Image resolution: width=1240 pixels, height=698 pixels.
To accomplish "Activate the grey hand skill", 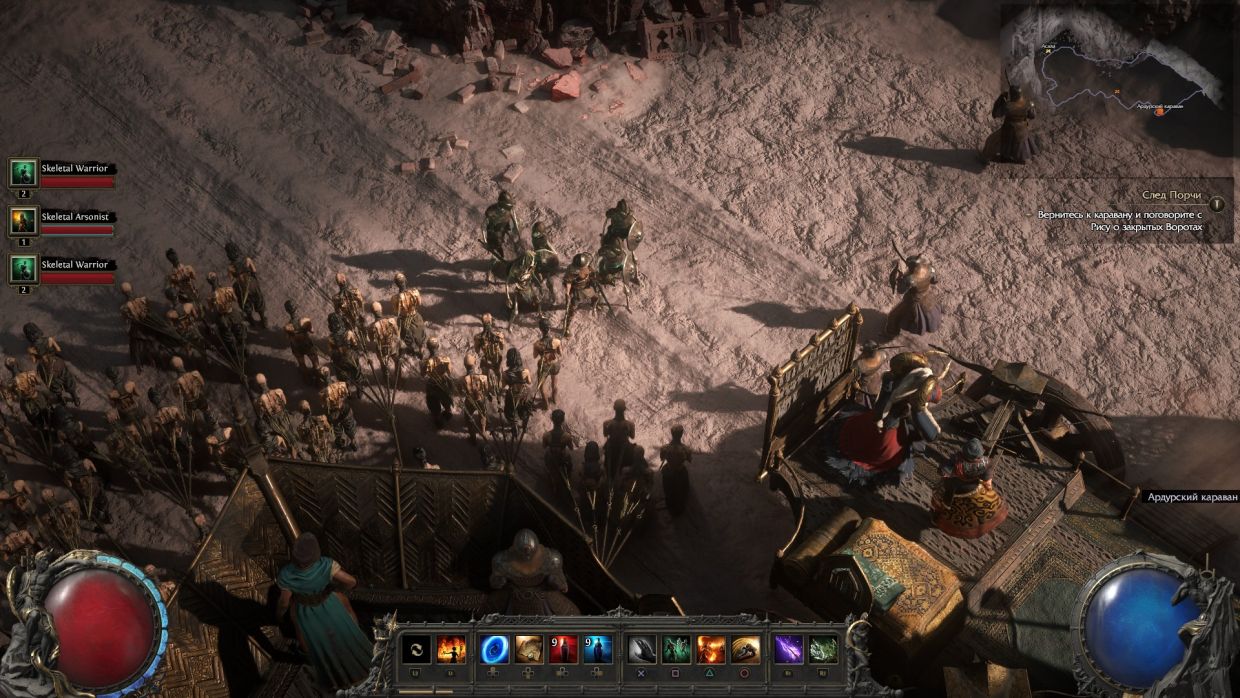I will click(x=642, y=650).
